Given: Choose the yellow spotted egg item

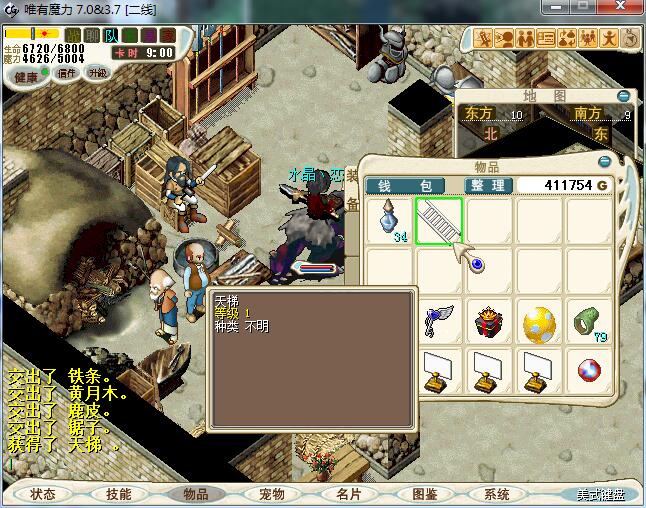Looking at the screenshot, I should tap(540, 323).
